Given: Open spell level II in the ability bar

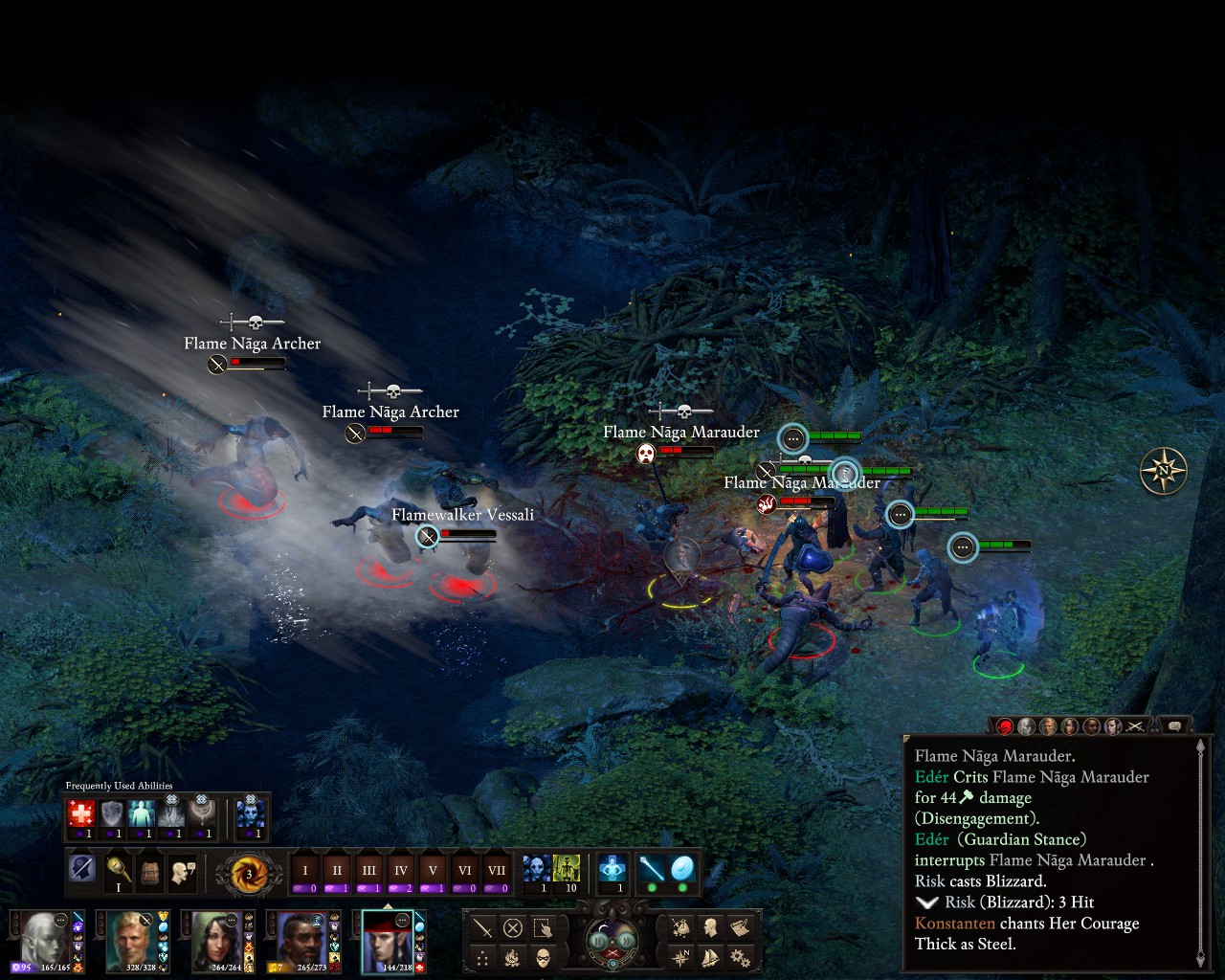Looking at the screenshot, I should [x=337, y=872].
